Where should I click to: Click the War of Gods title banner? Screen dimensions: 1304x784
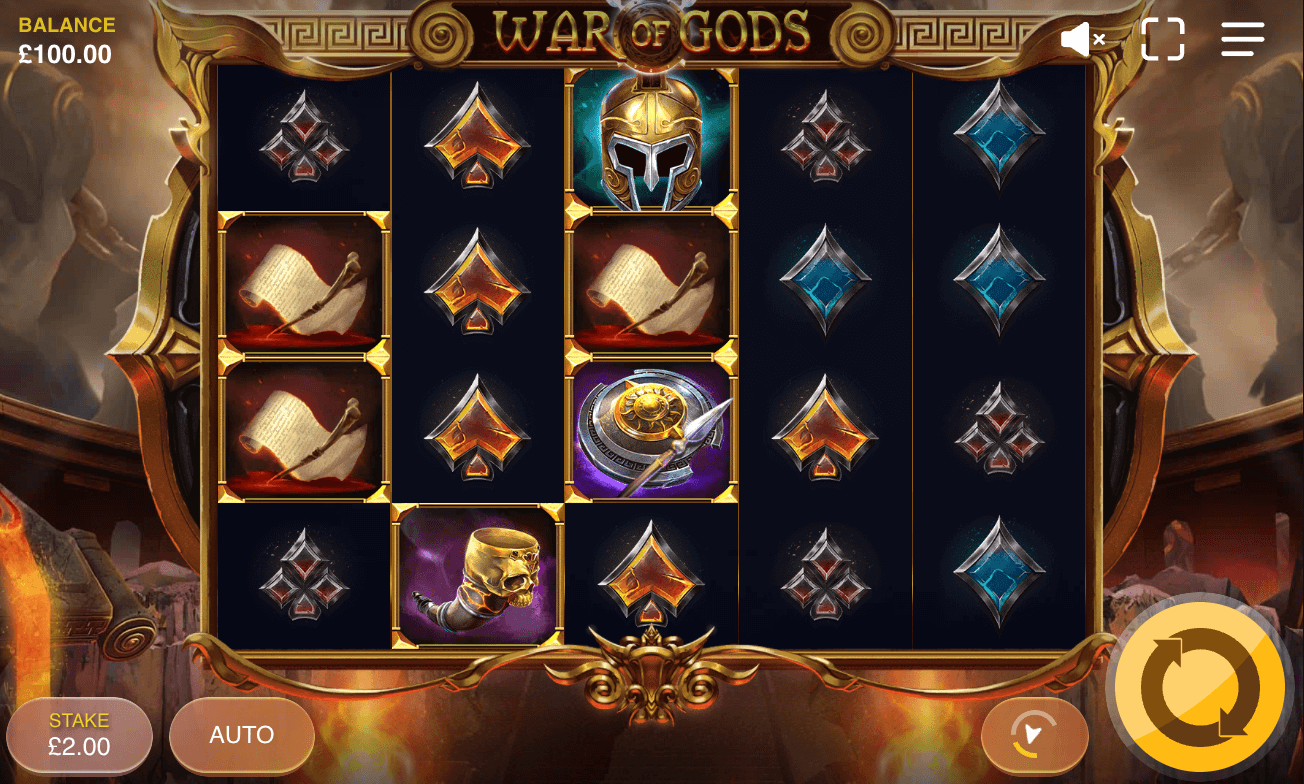pyautogui.click(x=651, y=33)
